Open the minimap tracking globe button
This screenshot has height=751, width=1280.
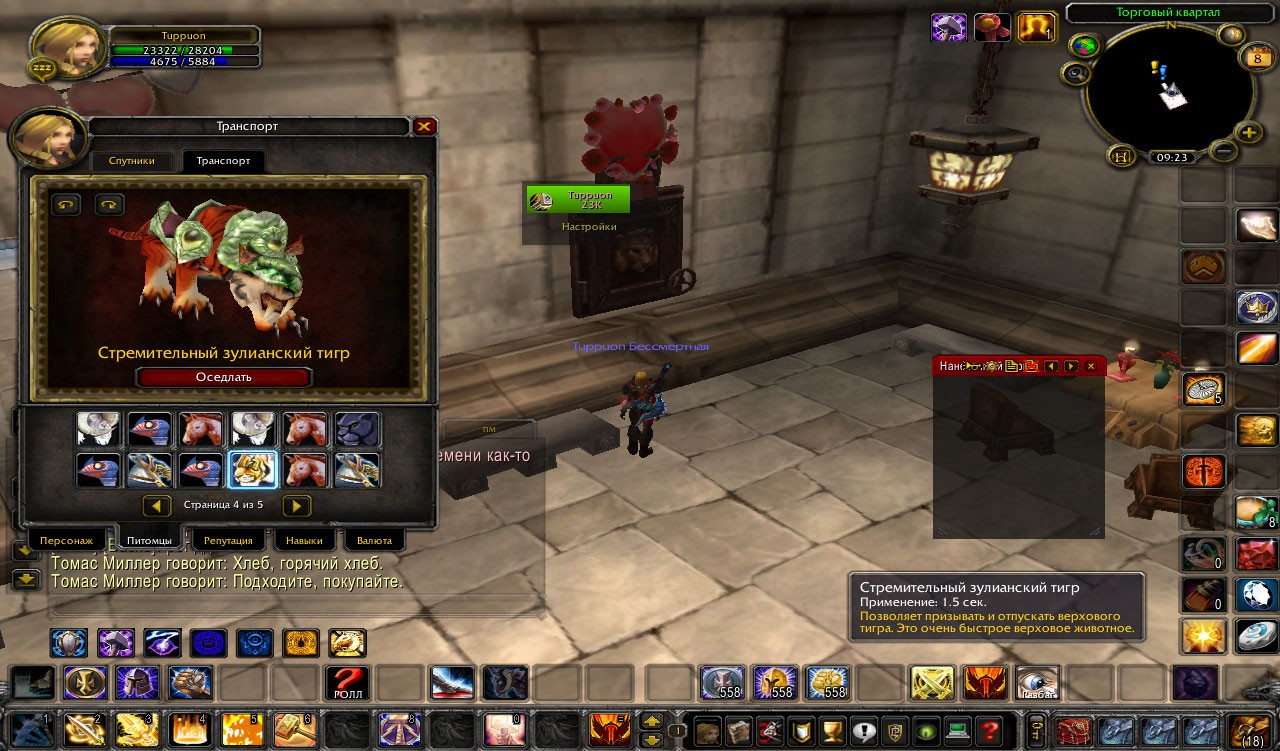coord(1083,46)
